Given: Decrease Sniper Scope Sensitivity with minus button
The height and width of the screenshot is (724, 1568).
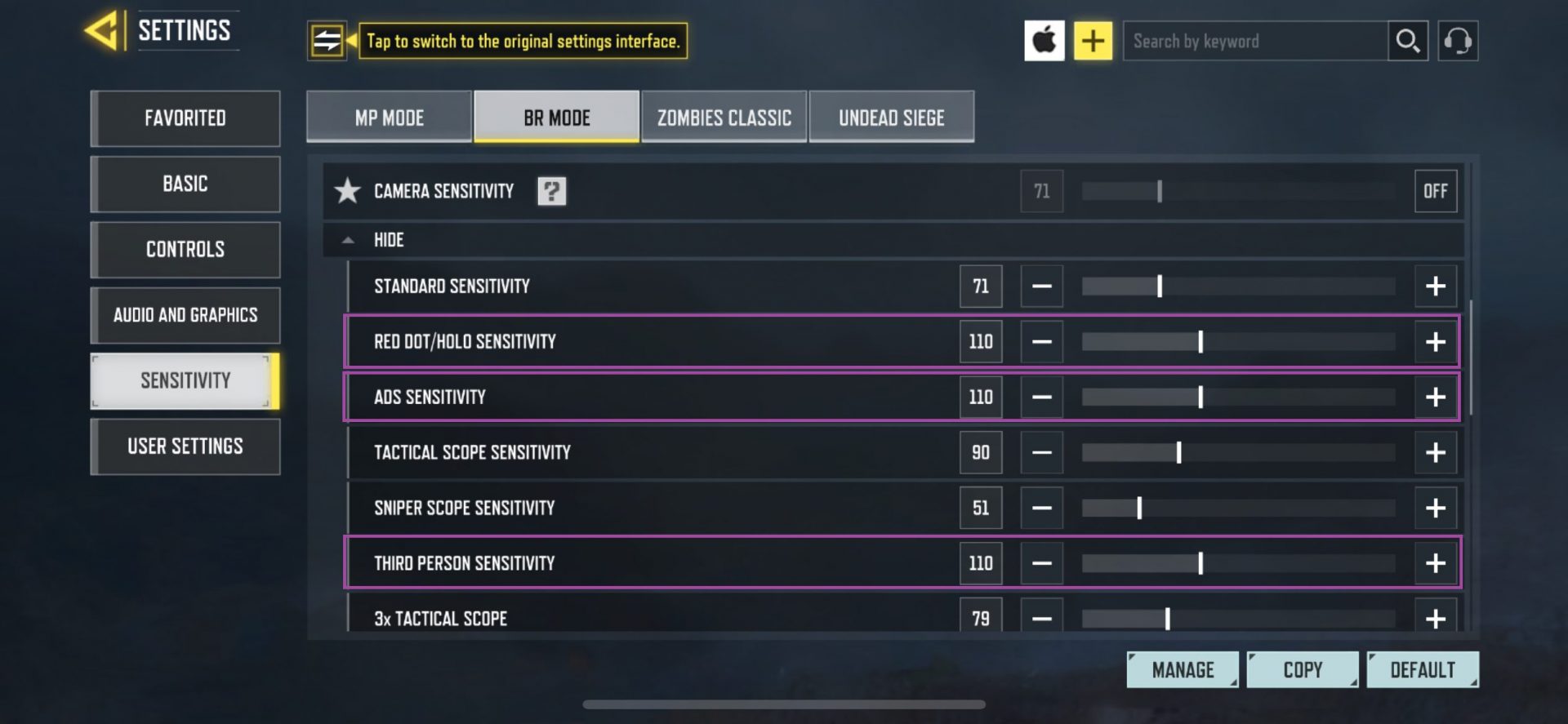Looking at the screenshot, I should 1042,507.
